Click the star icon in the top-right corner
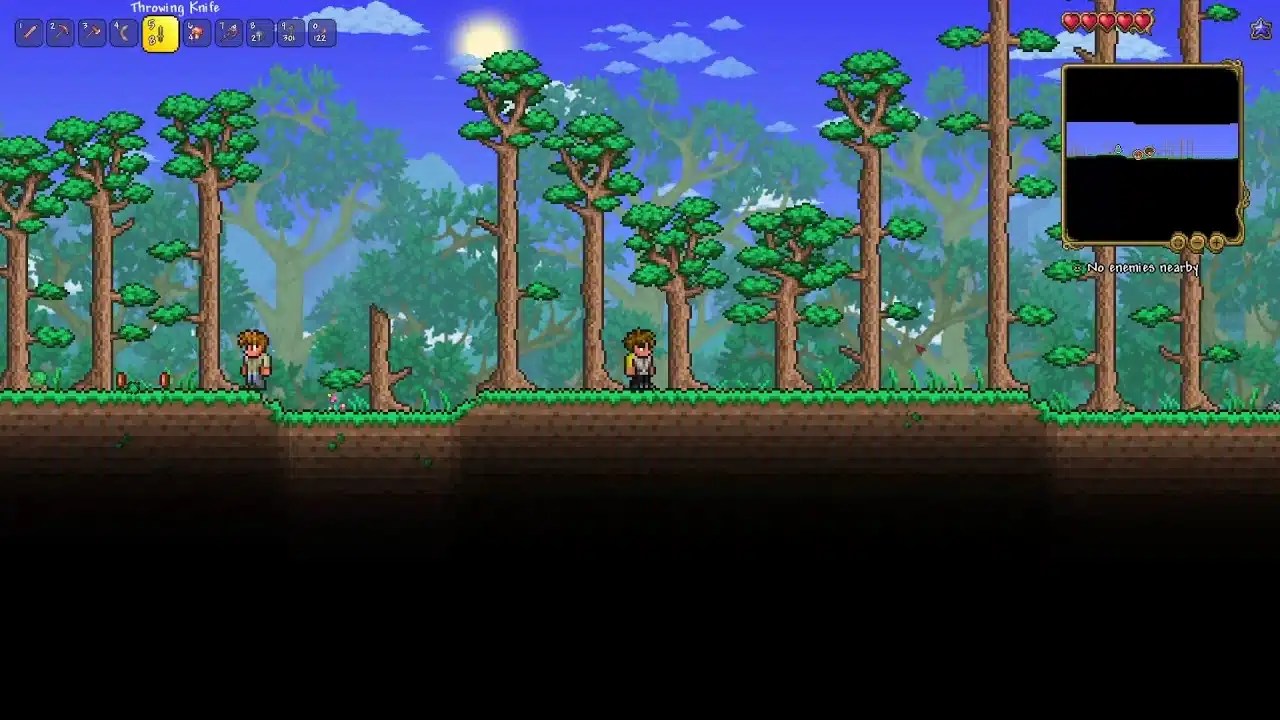 pyautogui.click(x=1259, y=29)
